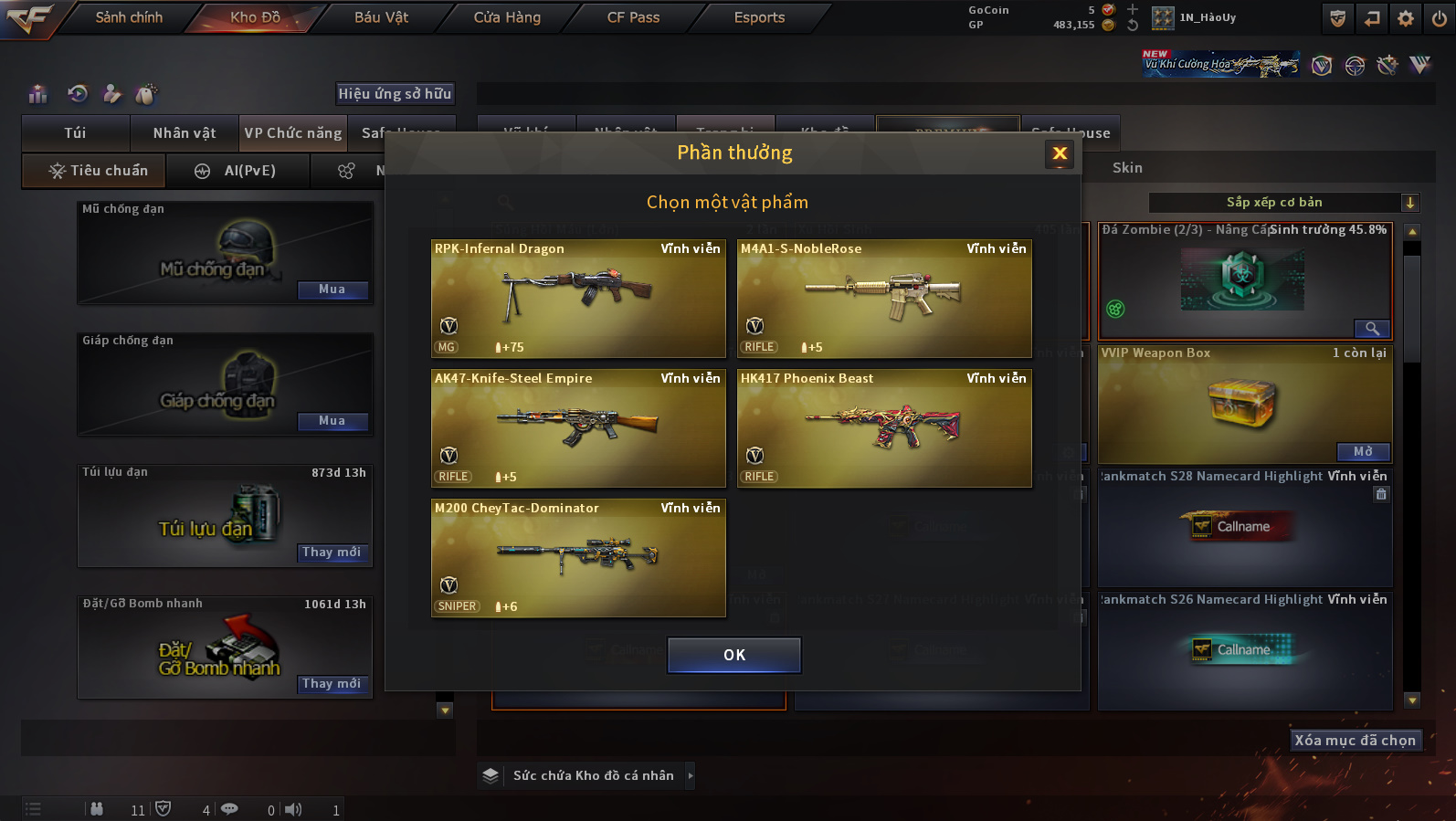Choose the M200 CheyTac-Dominator sniper
This screenshot has height=821, width=1456.
coord(578,557)
